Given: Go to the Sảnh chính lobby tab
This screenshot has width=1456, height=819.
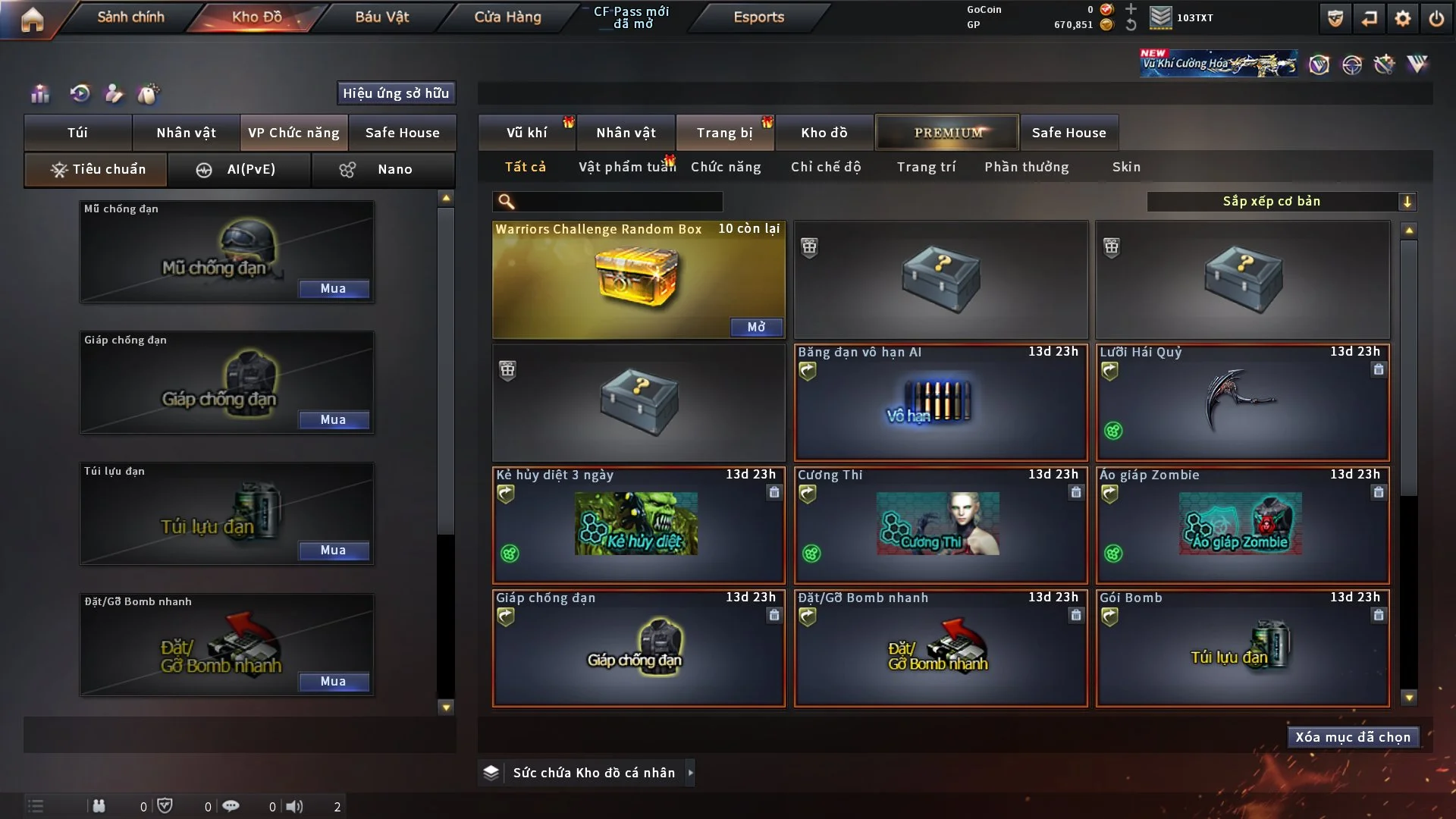Looking at the screenshot, I should [130, 17].
